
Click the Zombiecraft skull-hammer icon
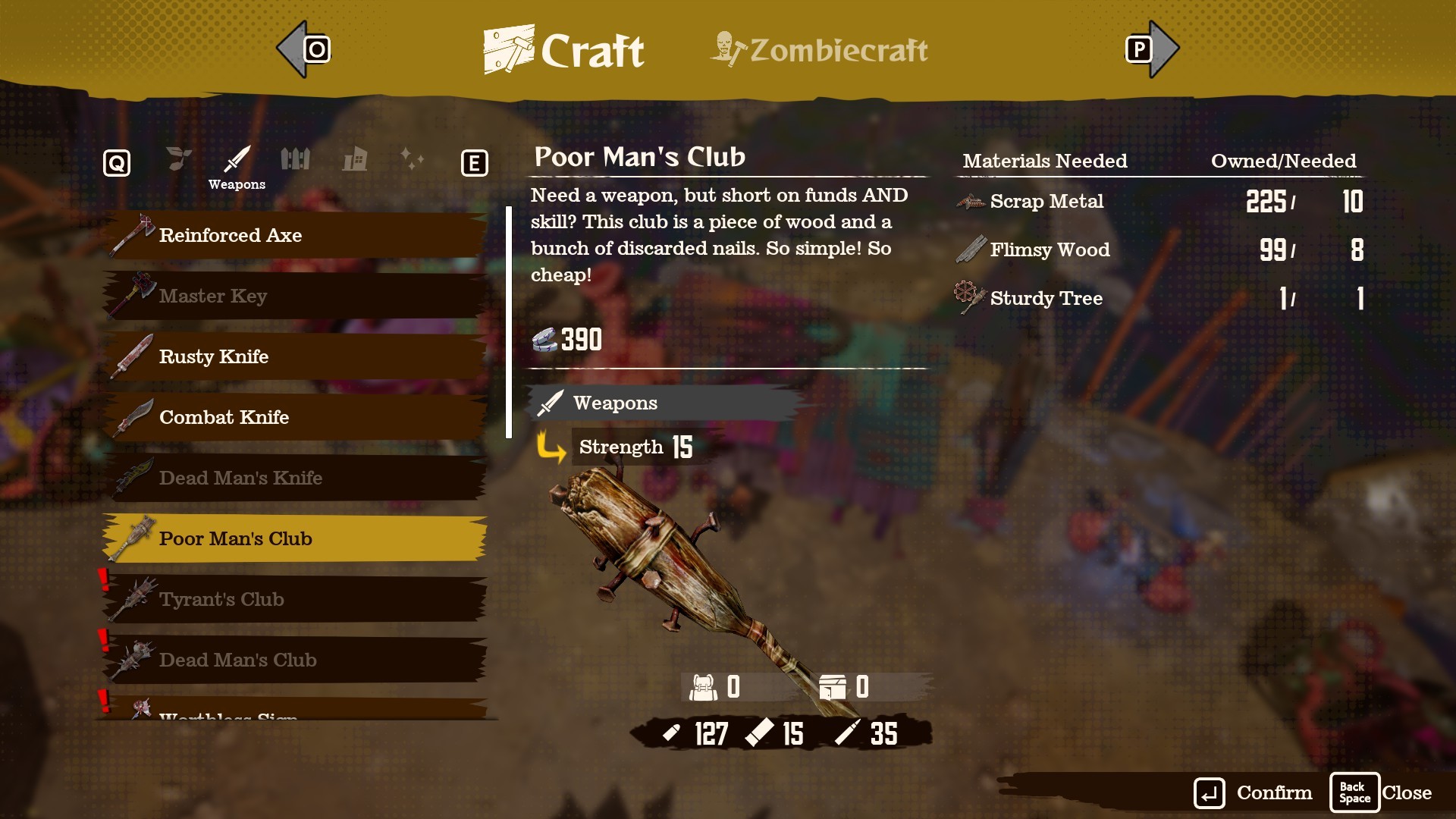click(726, 49)
